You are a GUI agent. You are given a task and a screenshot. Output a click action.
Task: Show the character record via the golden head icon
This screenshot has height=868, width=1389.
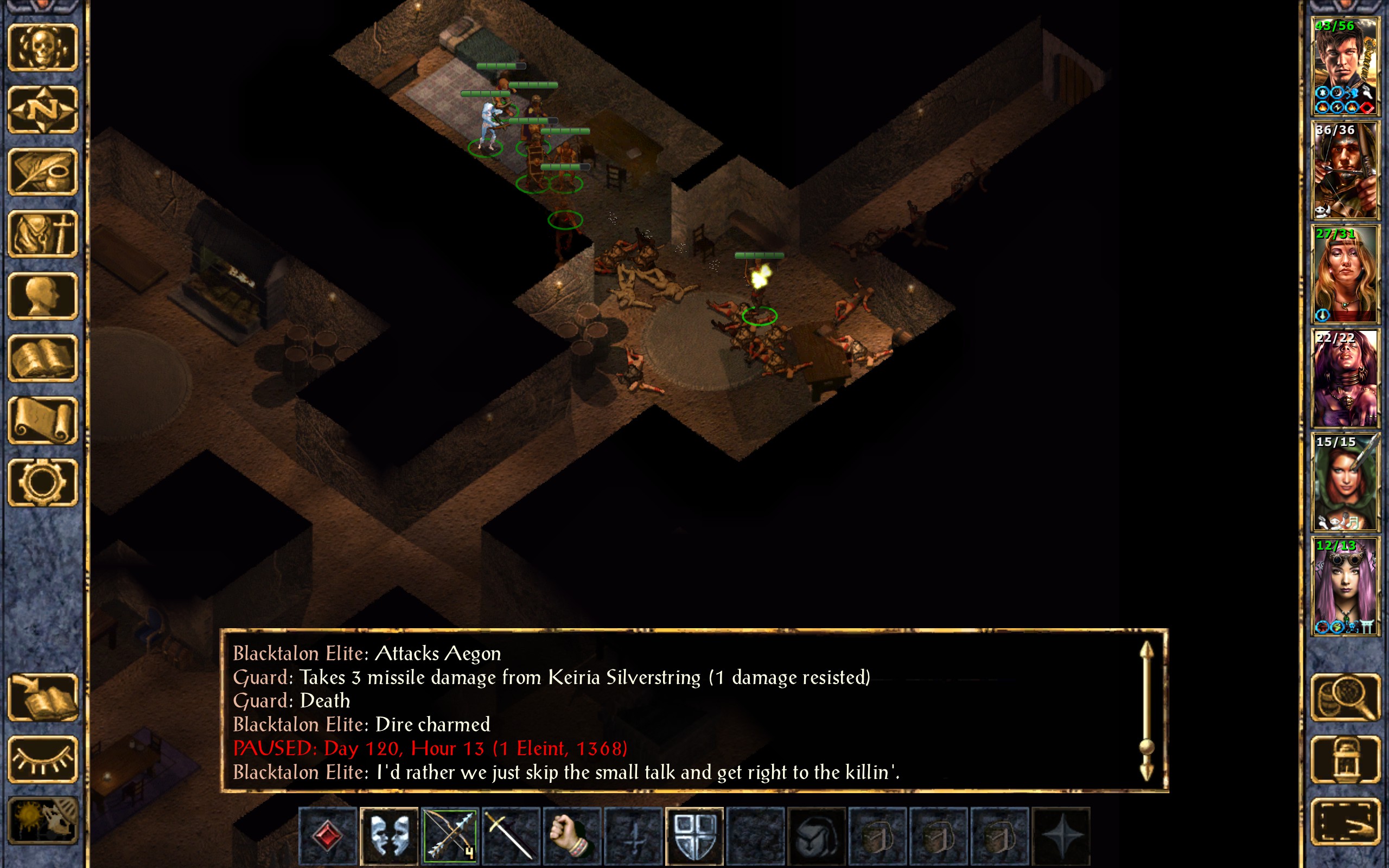(43, 296)
